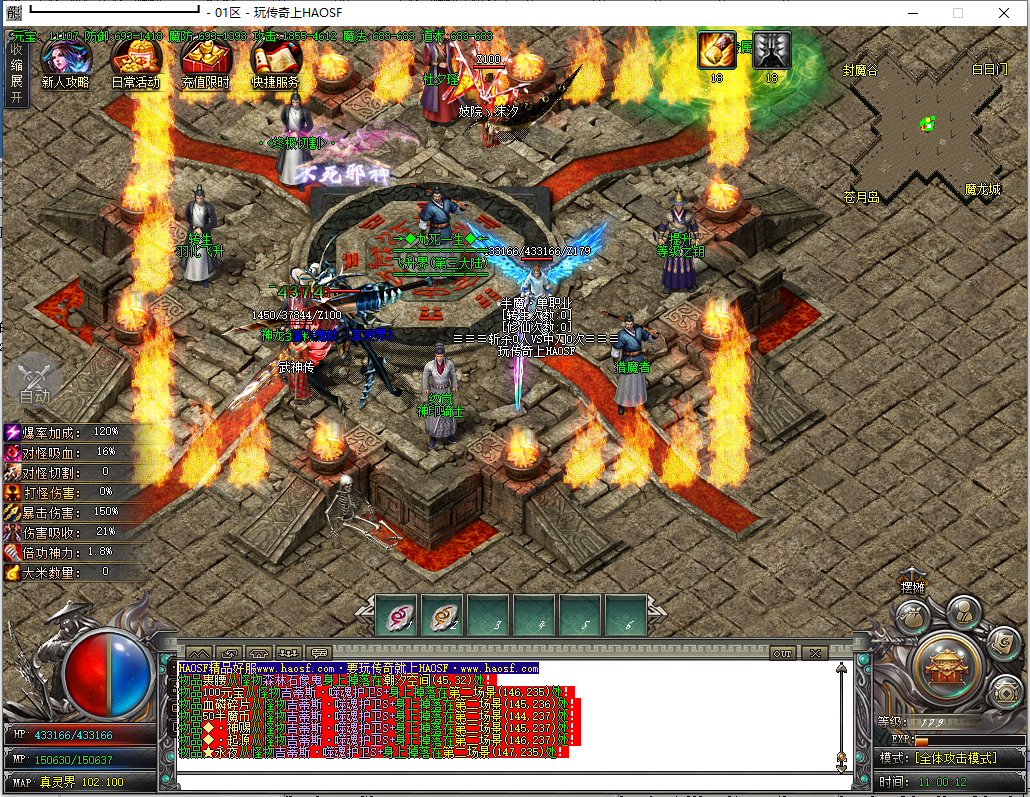Open the 摆摊 stall vendor button
1030x797 pixels.
click(912, 587)
